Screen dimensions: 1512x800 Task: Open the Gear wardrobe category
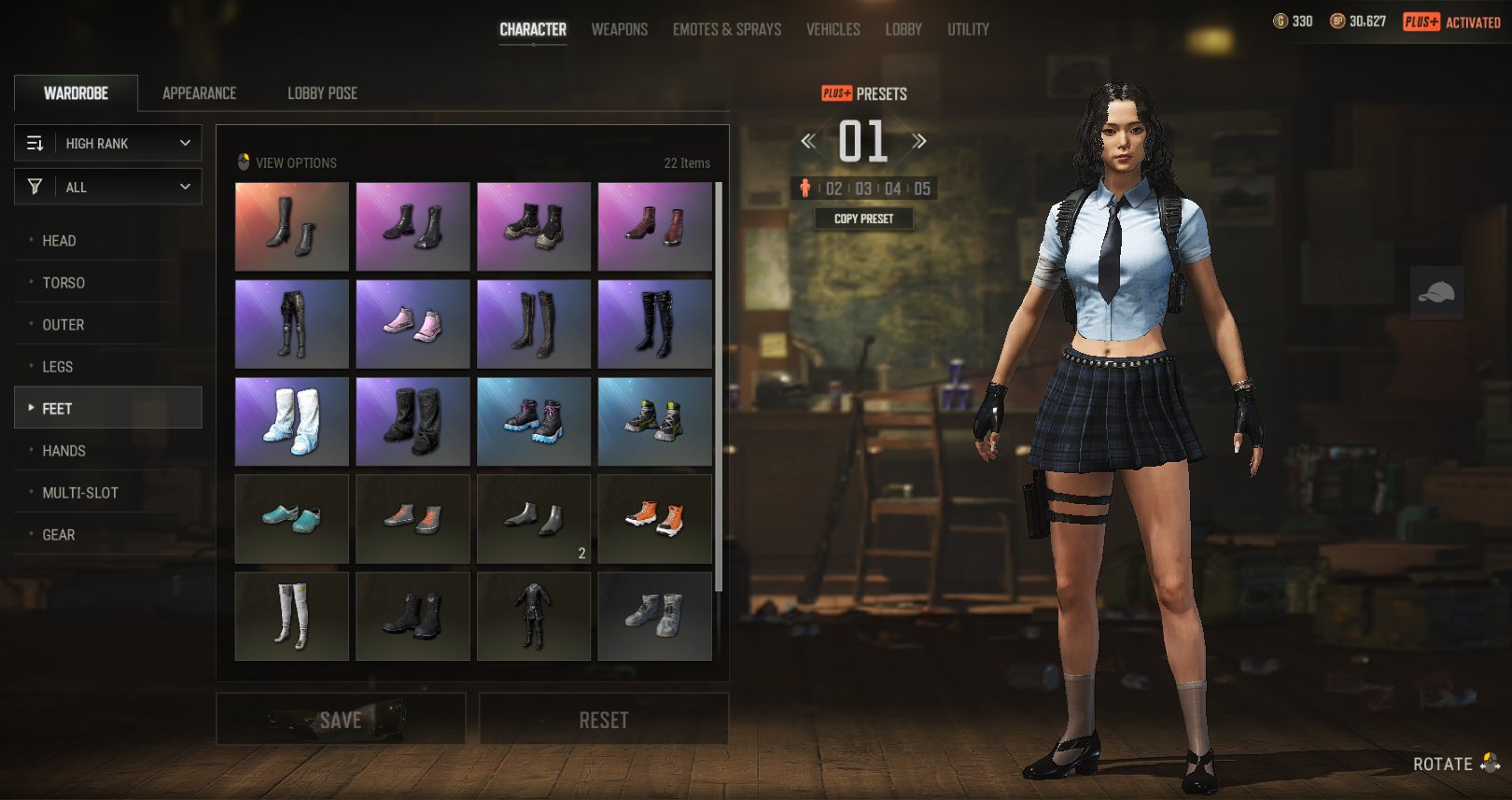tap(59, 535)
